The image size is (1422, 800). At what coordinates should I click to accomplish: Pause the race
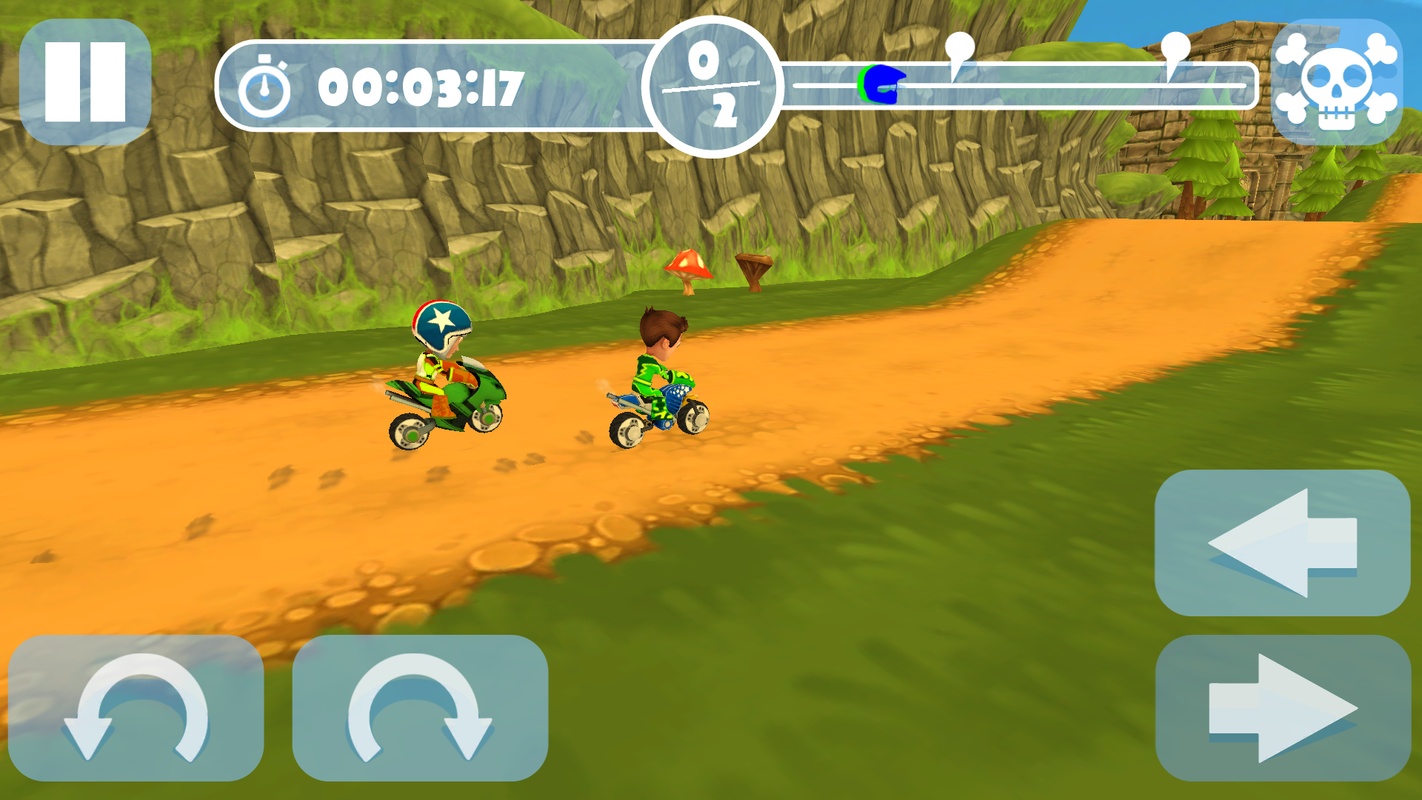(85, 82)
